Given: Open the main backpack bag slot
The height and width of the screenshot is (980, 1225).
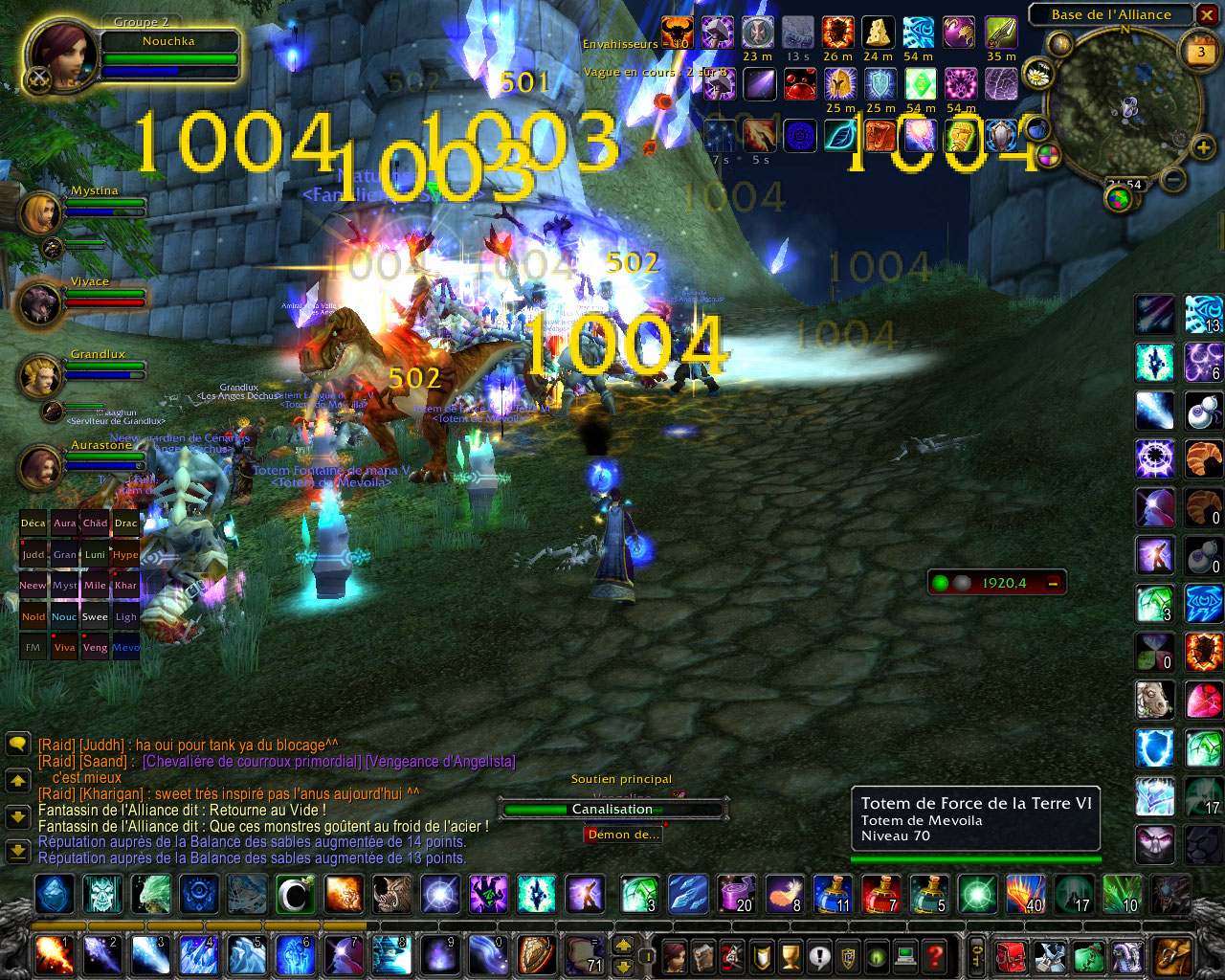Looking at the screenshot, I should click(x=1171, y=954).
